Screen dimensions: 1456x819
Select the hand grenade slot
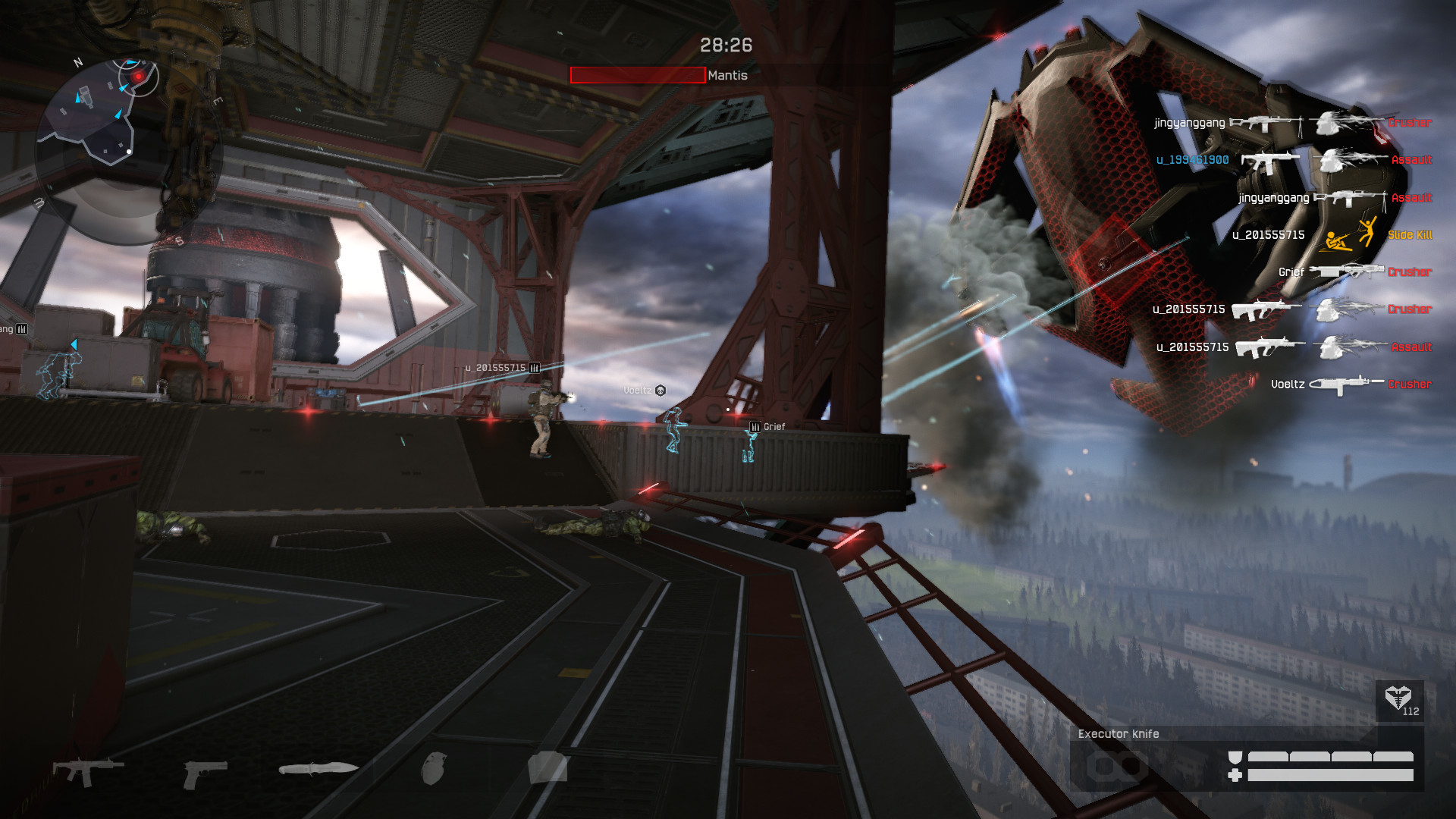point(434,767)
